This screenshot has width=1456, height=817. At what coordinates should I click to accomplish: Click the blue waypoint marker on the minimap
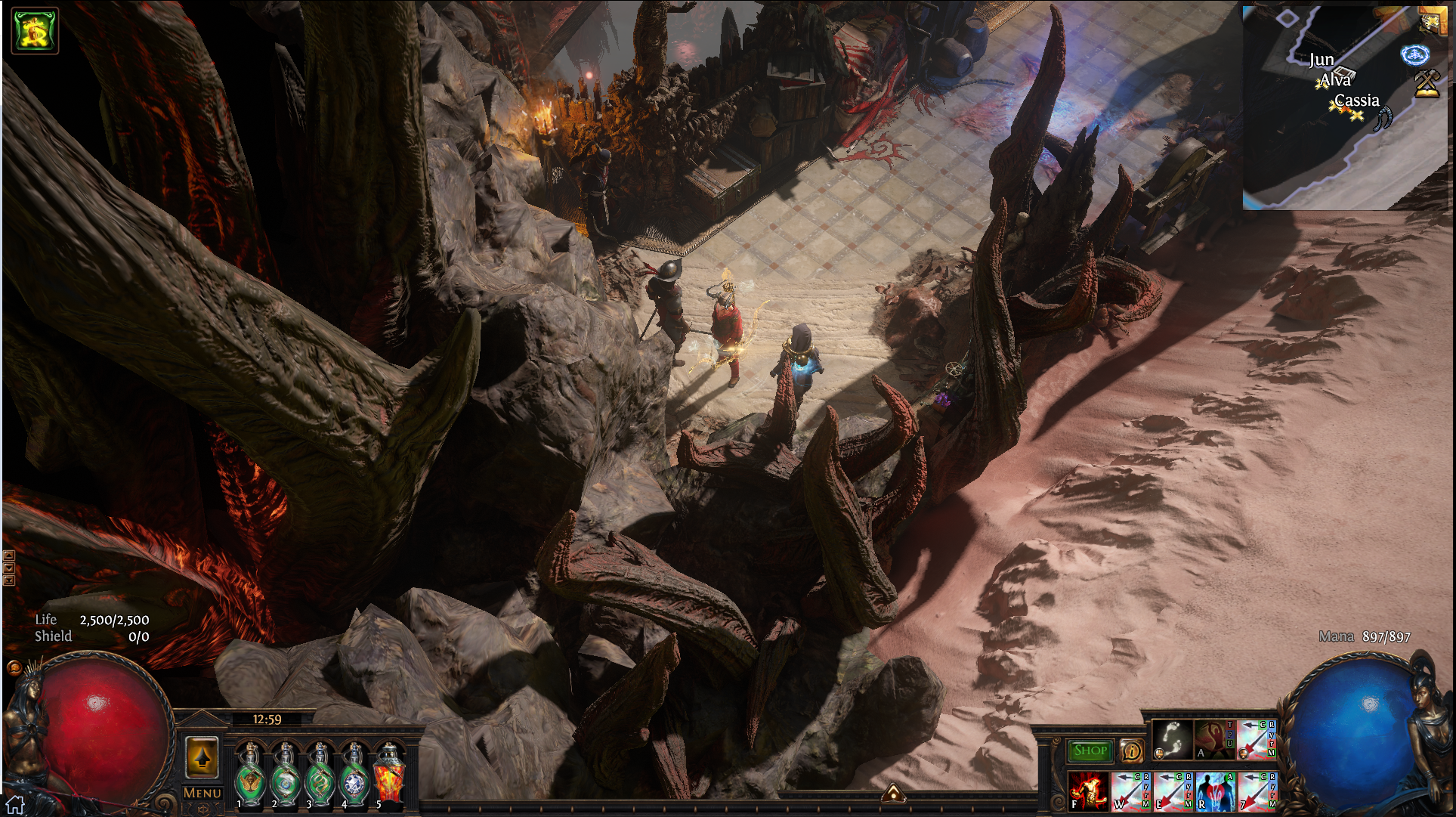(x=1414, y=54)
